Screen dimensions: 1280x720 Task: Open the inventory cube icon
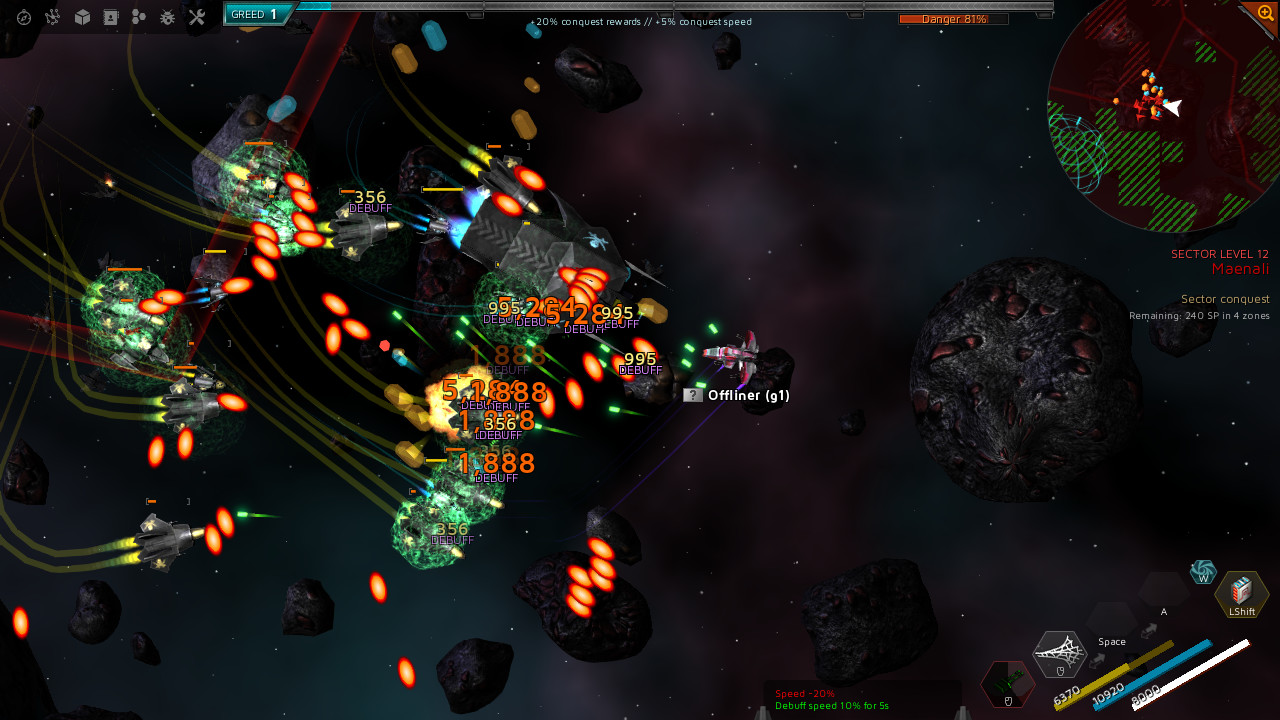pos(82,17)
